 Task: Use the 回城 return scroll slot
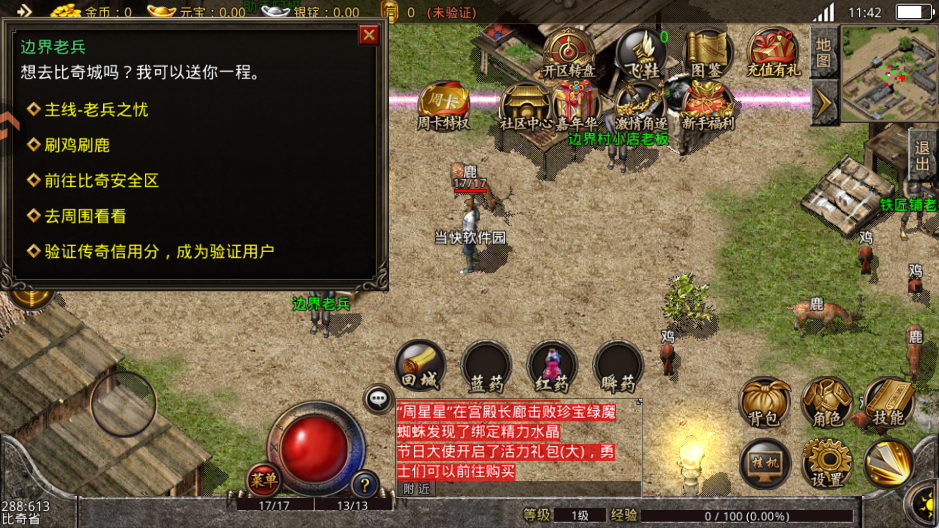(420, 367)
